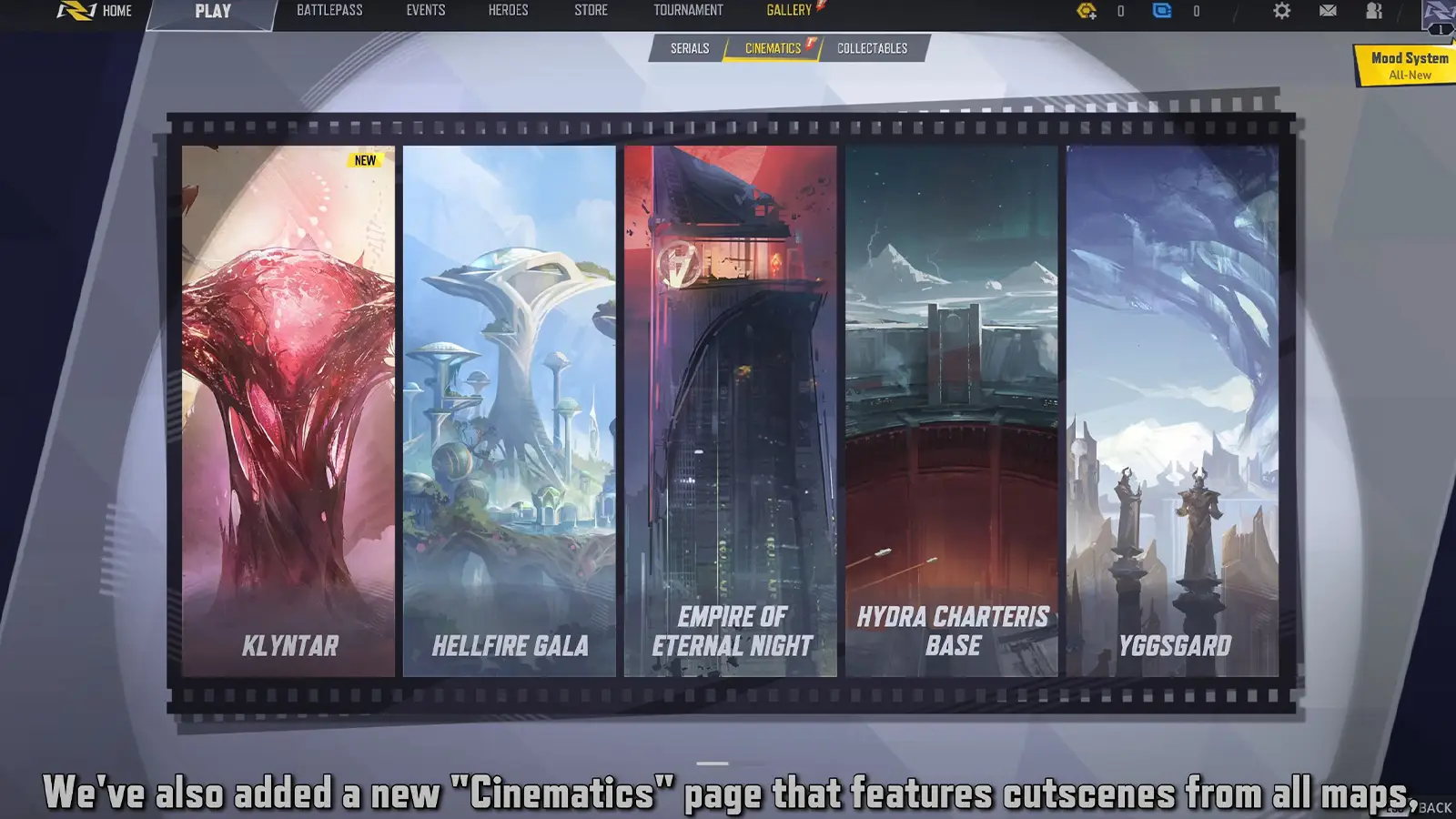Open the Settings gear icon
This screenshot has width=1456, height=819.
coord(1282,11)
